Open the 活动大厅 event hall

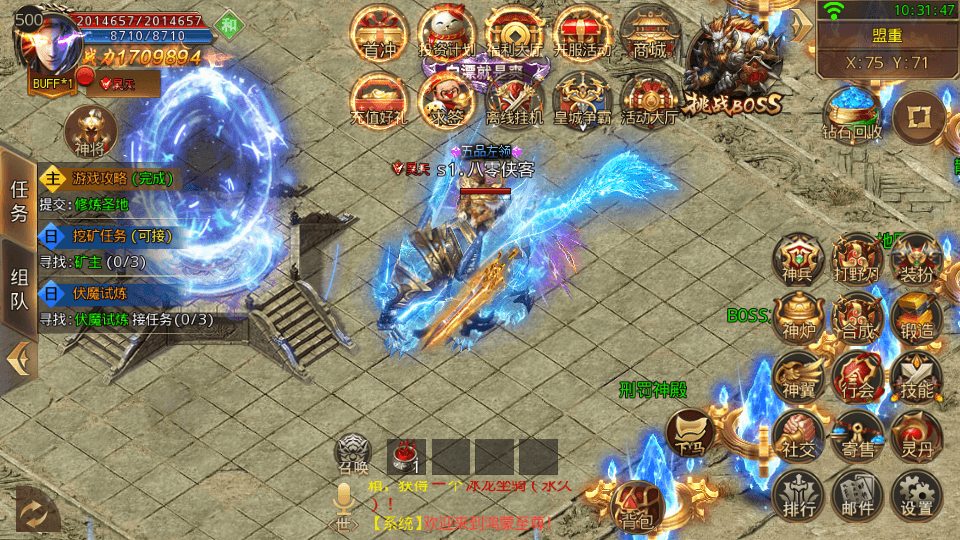[x=650, y=100]
